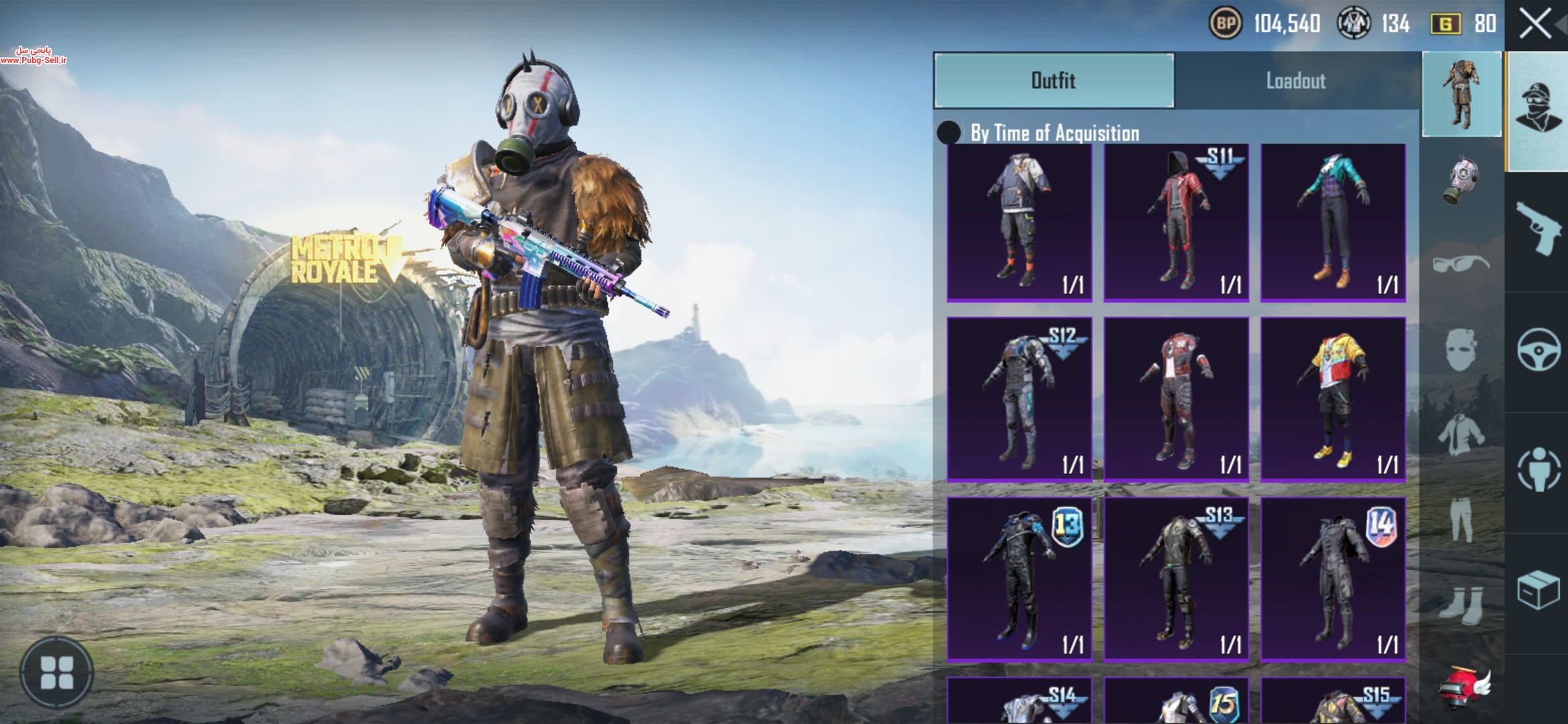Select the yellow jacket outfit with shorts
This screenshot has width=1568, height=724.
pos(1333,400)
